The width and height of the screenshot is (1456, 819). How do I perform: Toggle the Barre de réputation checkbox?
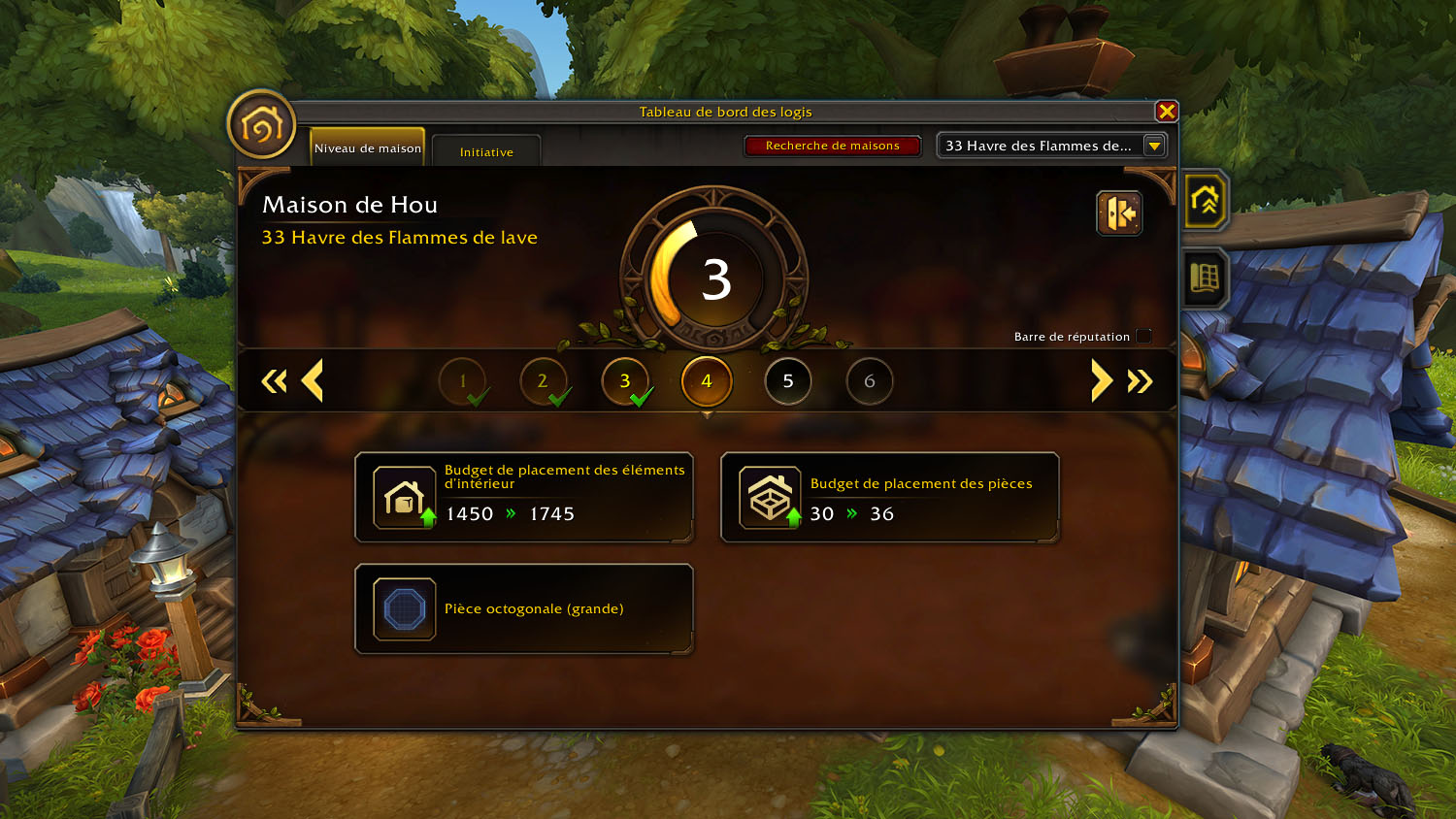[x=1144, y=337]
